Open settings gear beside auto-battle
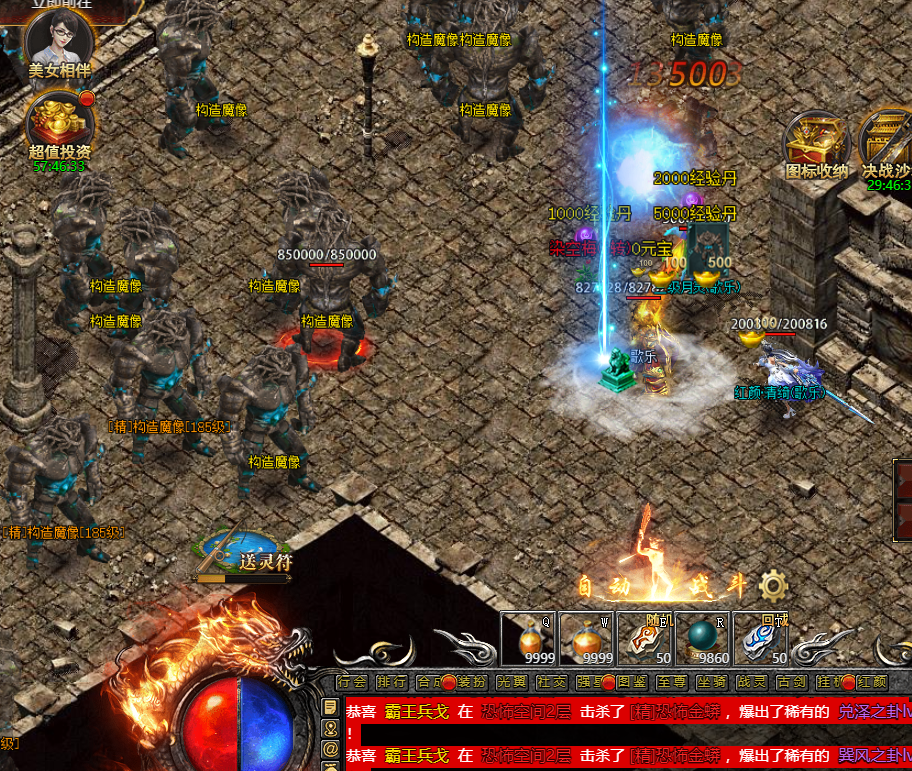 pos(772,586)
